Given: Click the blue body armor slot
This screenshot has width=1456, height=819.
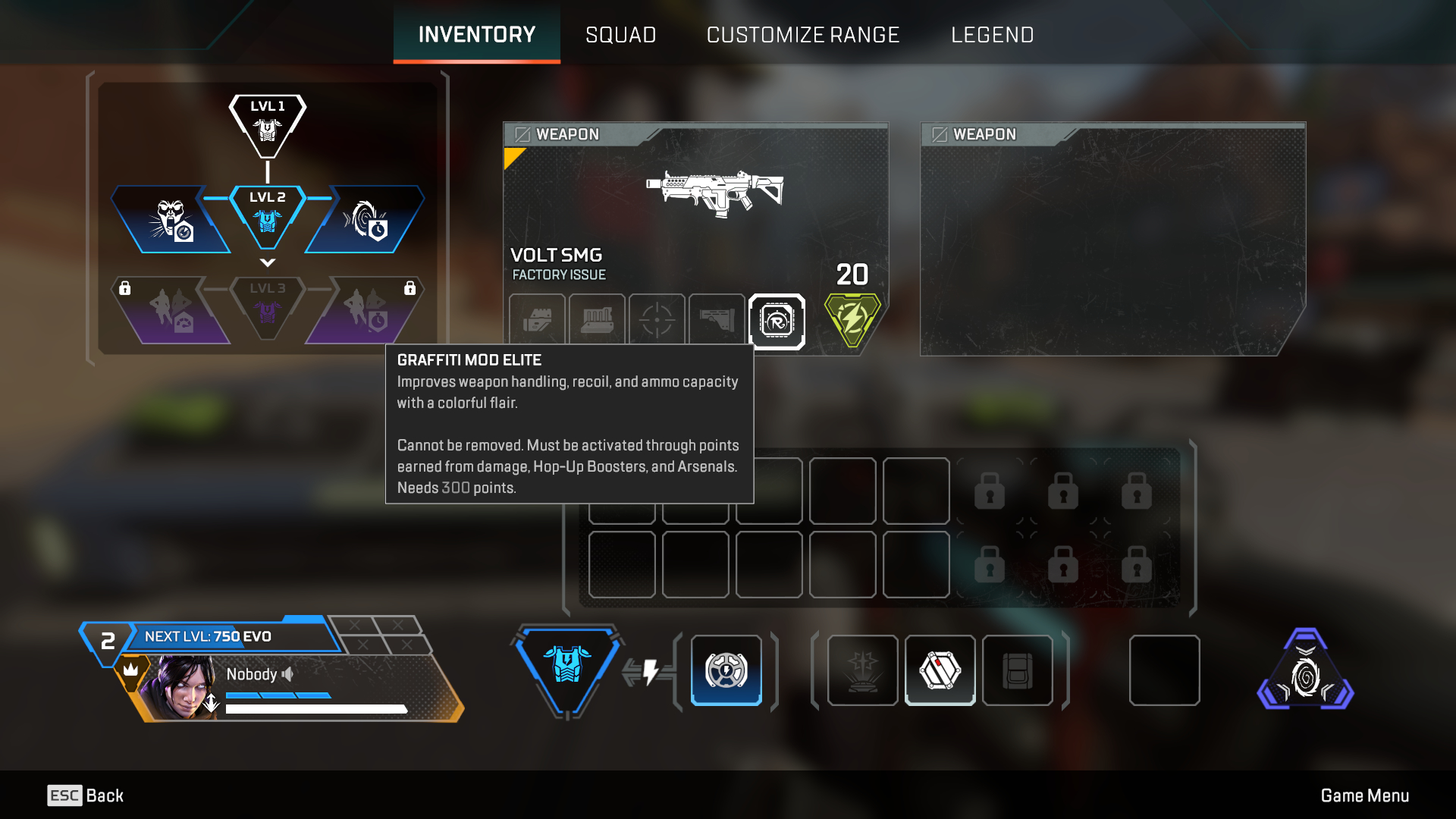Looking at the screenshot, I should [x=566, y=667].
